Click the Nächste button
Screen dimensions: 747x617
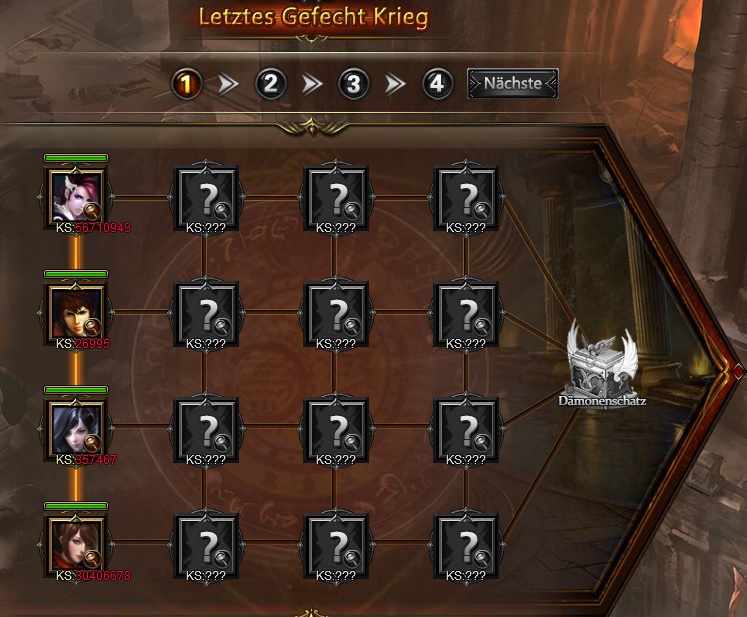pyautogui.click(x=513, y=83)
